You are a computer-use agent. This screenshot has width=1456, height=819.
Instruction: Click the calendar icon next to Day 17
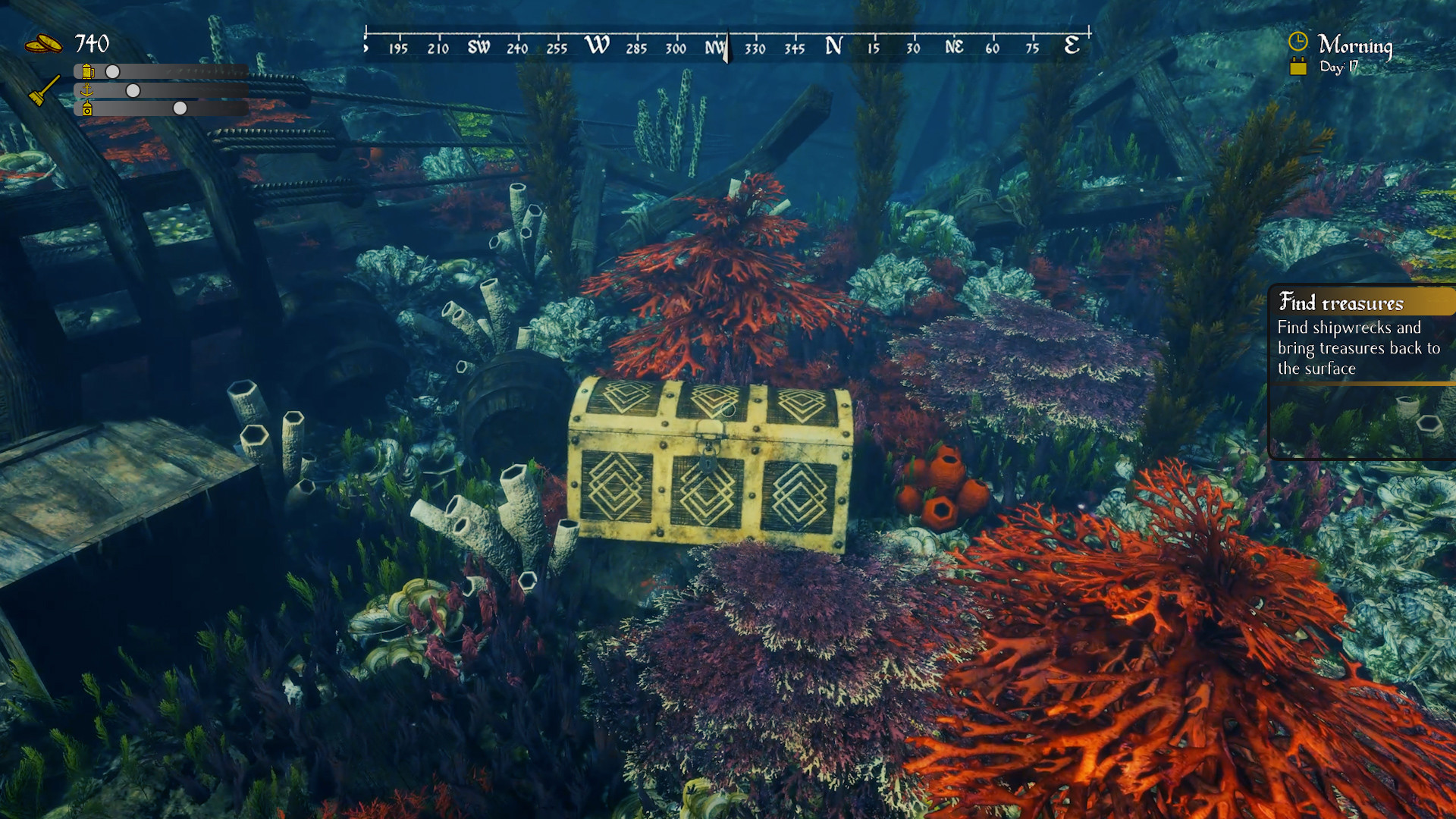[x=1298, y=66]
